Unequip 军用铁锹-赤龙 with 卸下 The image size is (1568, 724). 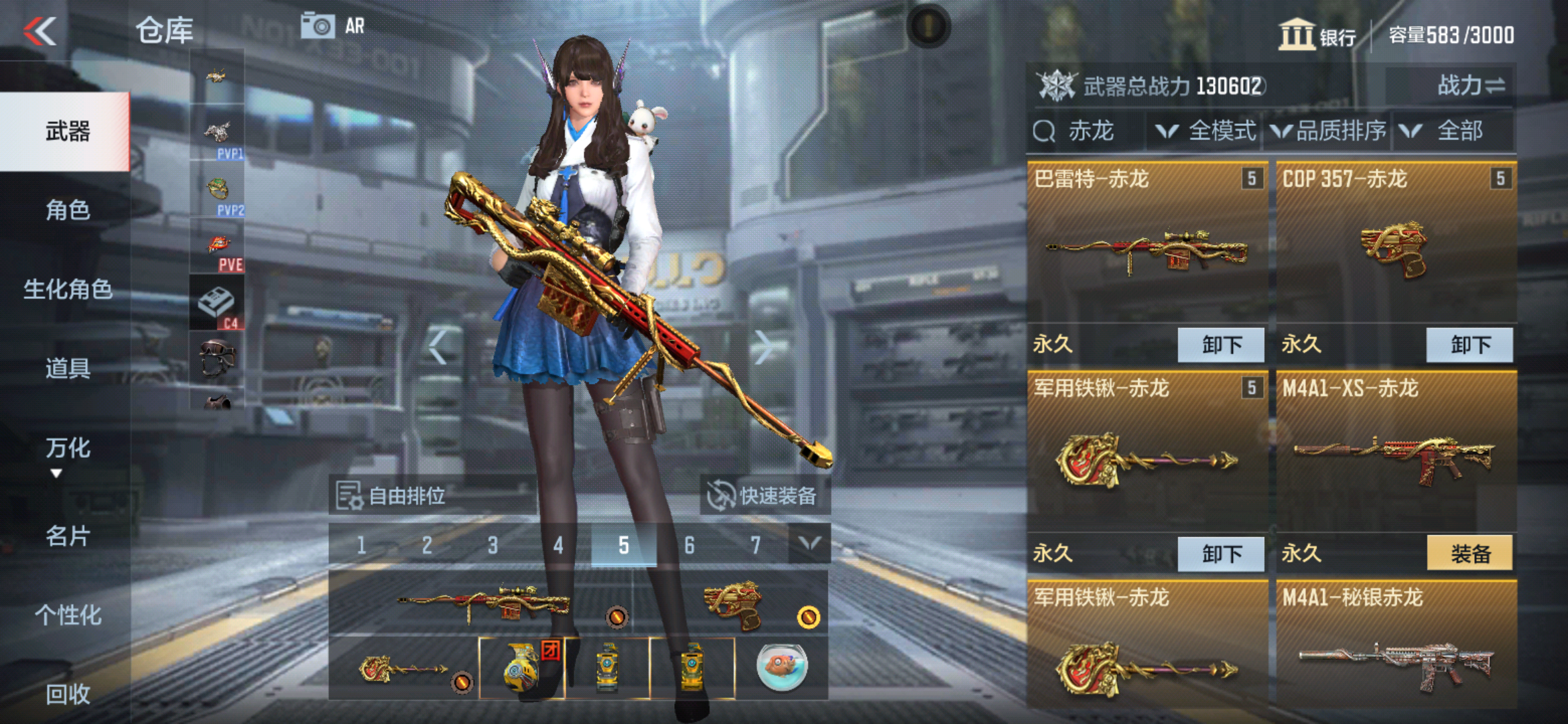click(x=1221, y=554)
